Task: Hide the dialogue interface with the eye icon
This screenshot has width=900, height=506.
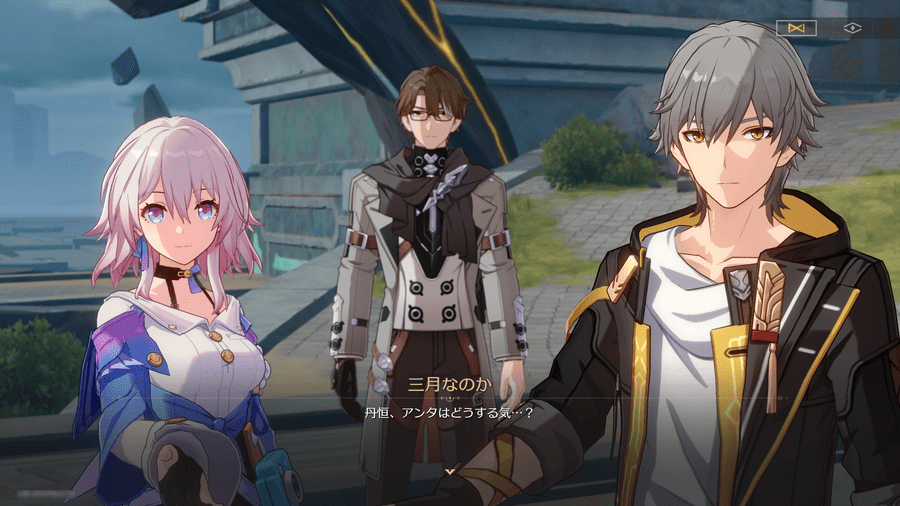Action: (x=853, y=28)
